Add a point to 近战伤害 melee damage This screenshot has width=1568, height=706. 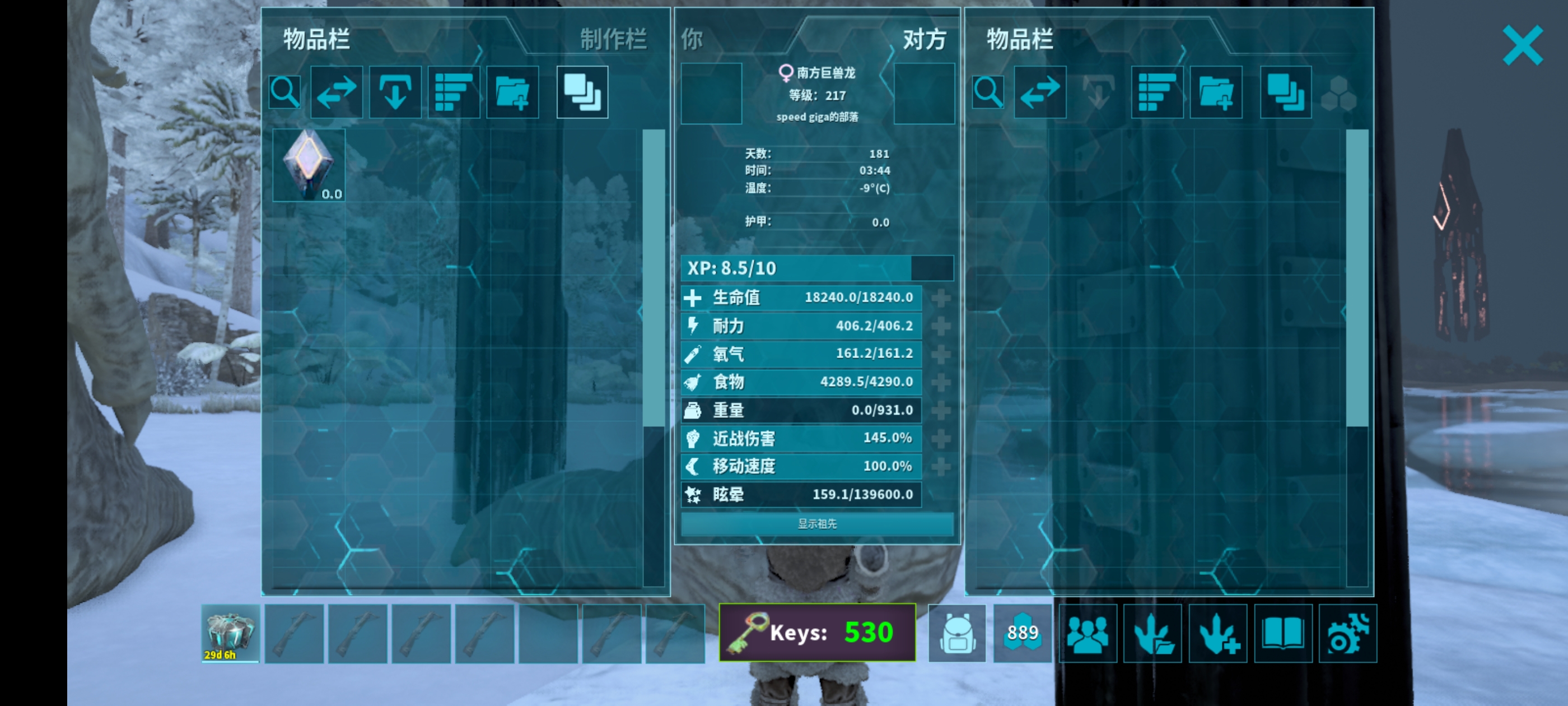(x=941, y=438)
